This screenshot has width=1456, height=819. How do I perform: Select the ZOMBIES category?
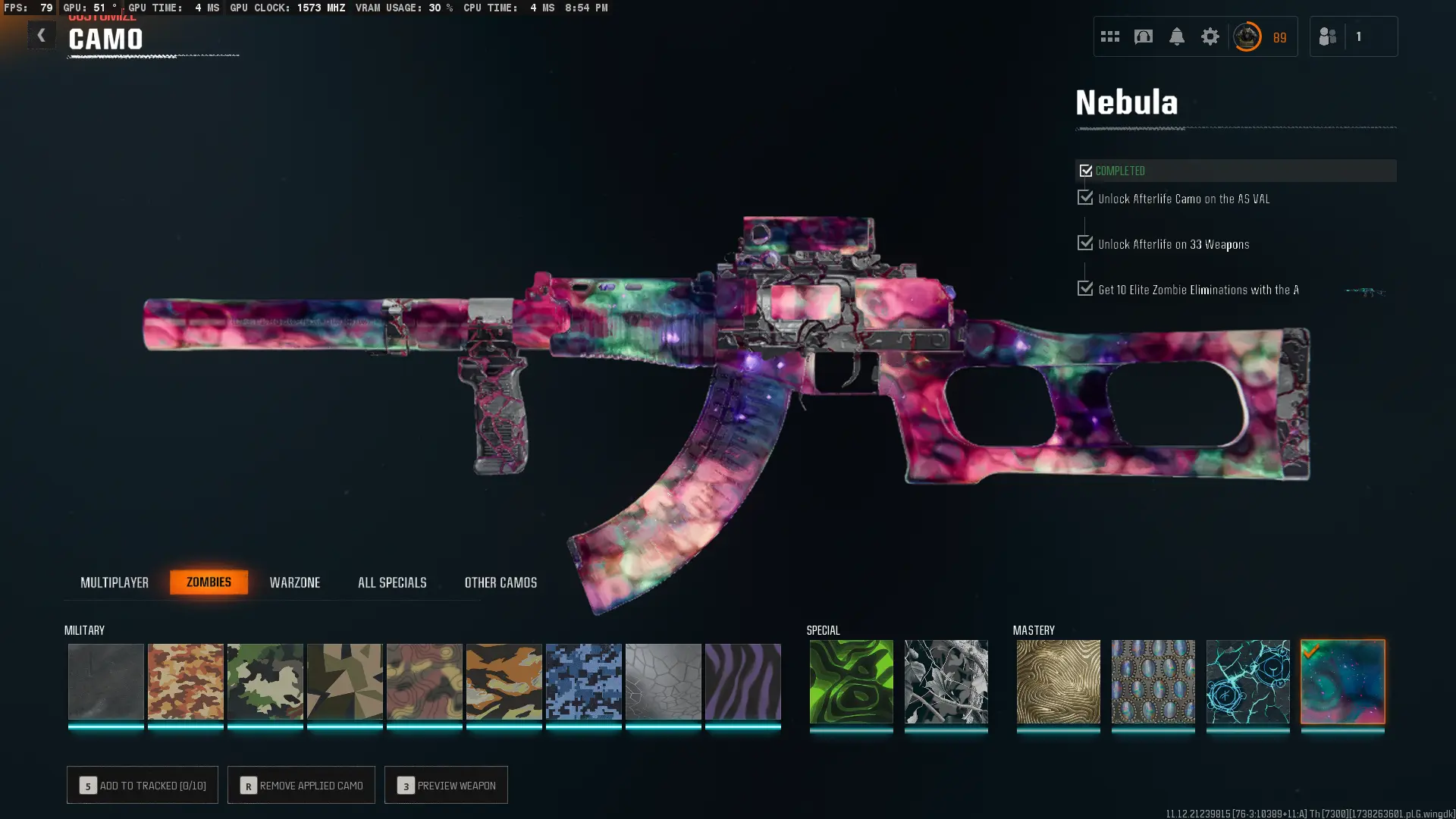point(209,582)
